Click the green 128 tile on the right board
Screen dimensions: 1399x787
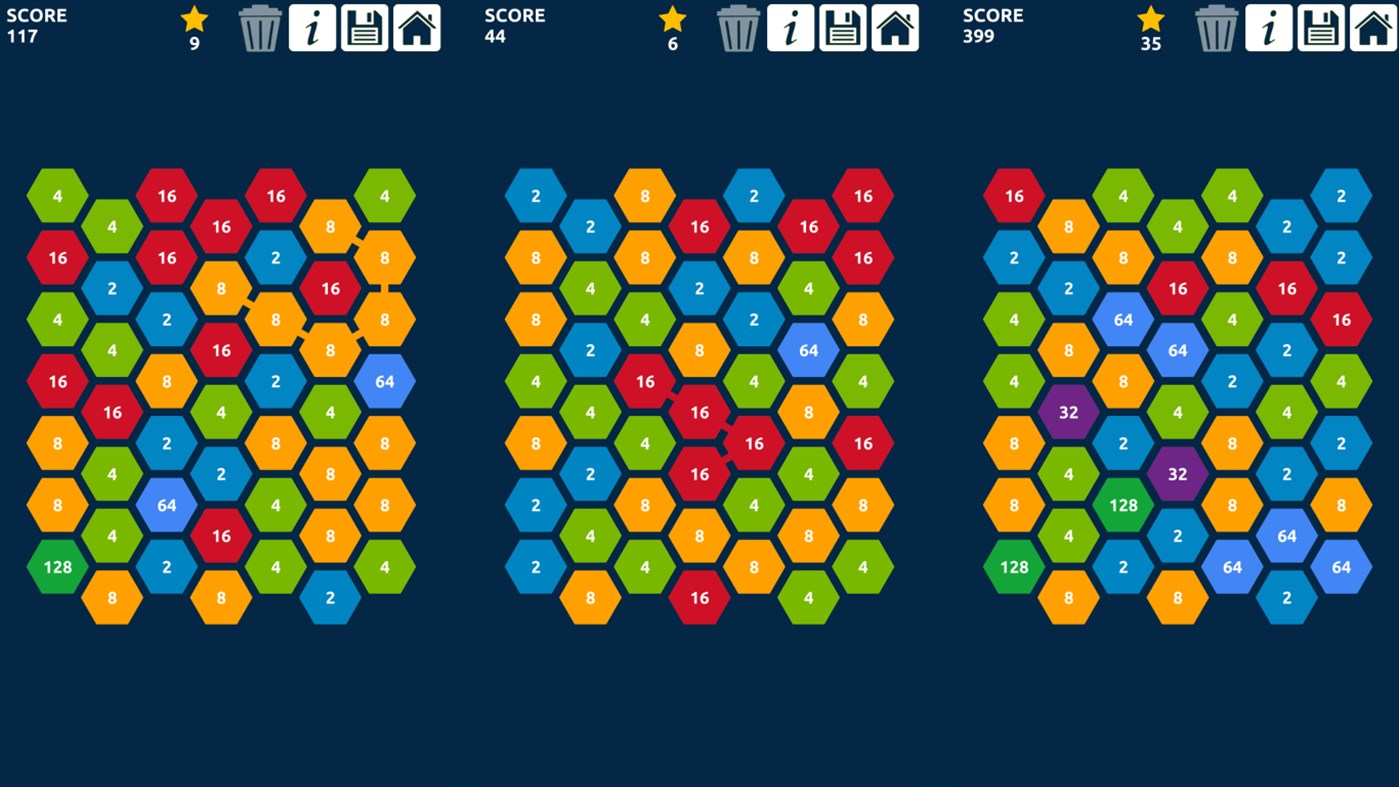[x=1124, y=505]
